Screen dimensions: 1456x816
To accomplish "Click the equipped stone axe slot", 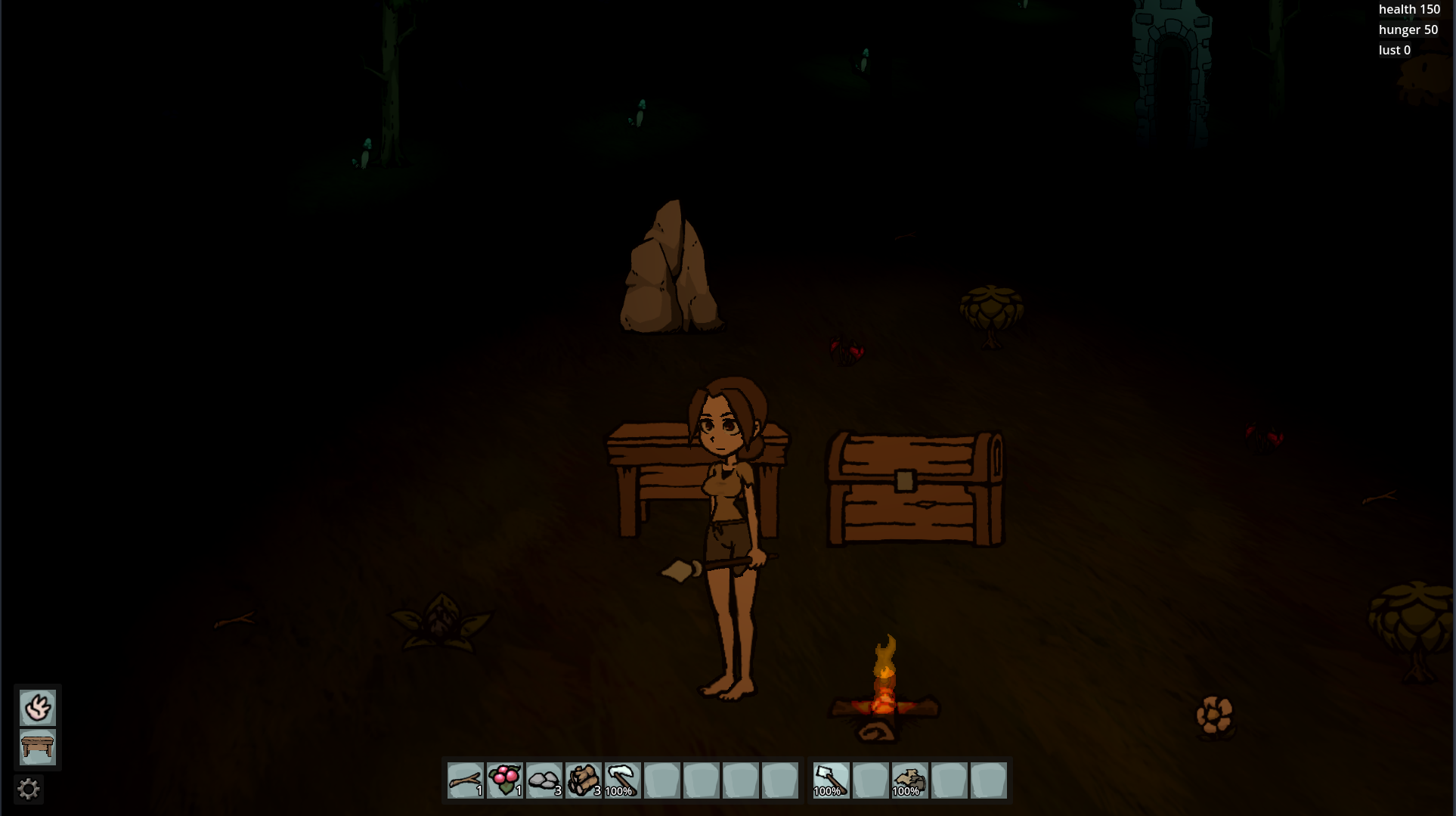I will 831,780.
